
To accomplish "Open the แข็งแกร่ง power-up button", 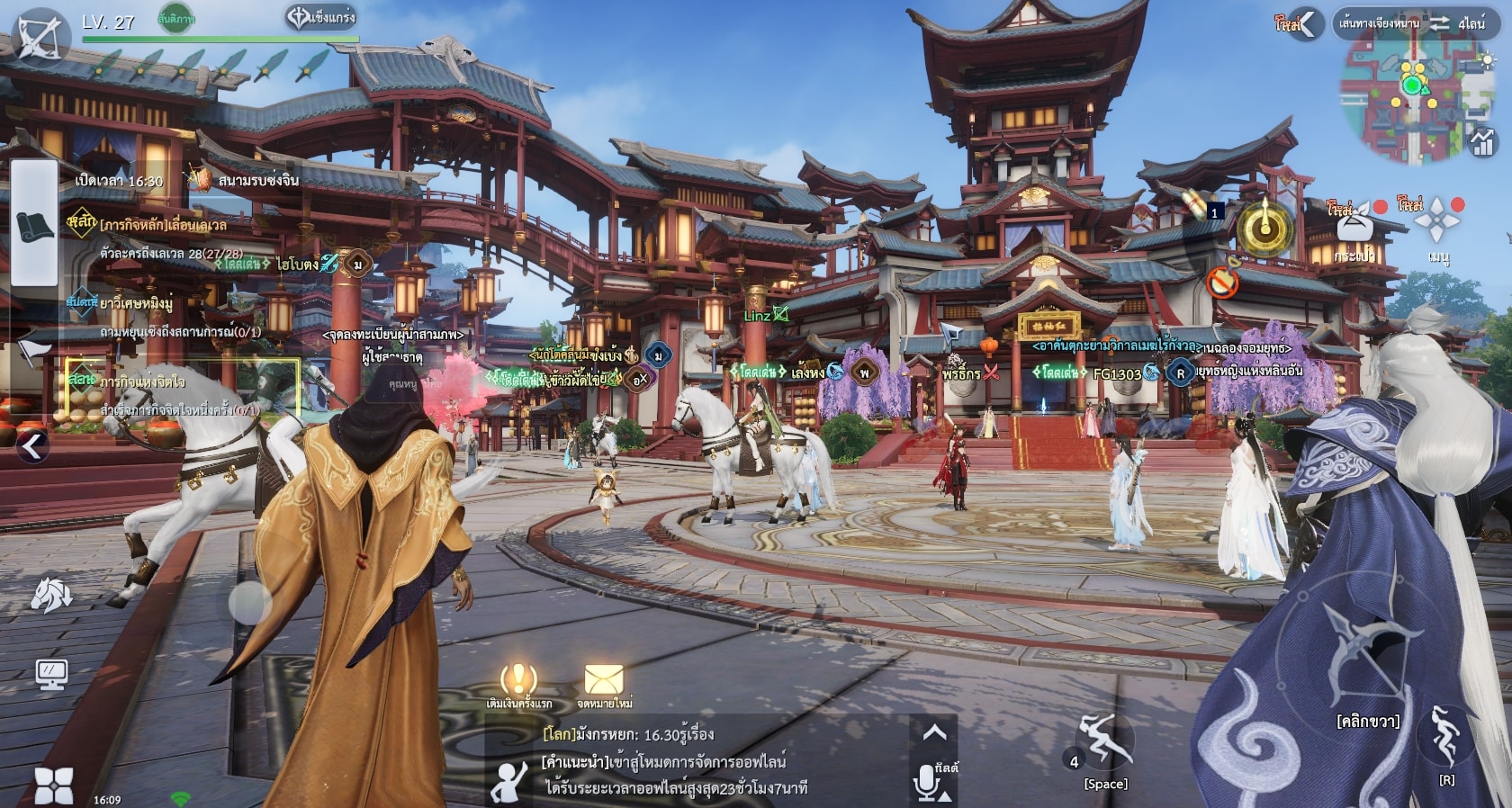I will (321, 17).
